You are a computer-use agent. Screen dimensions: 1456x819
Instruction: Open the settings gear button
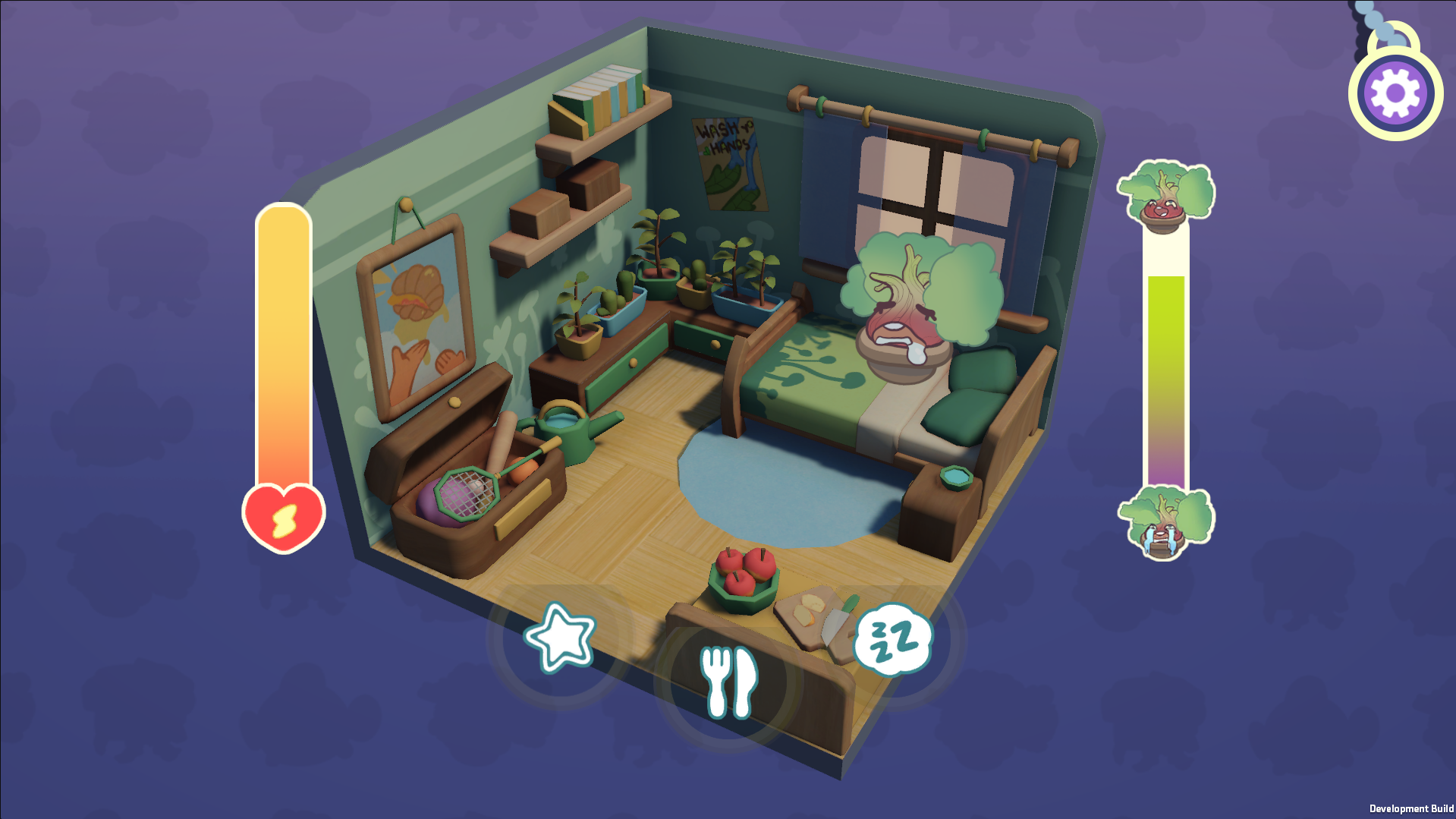click(x=1395, y=93)
